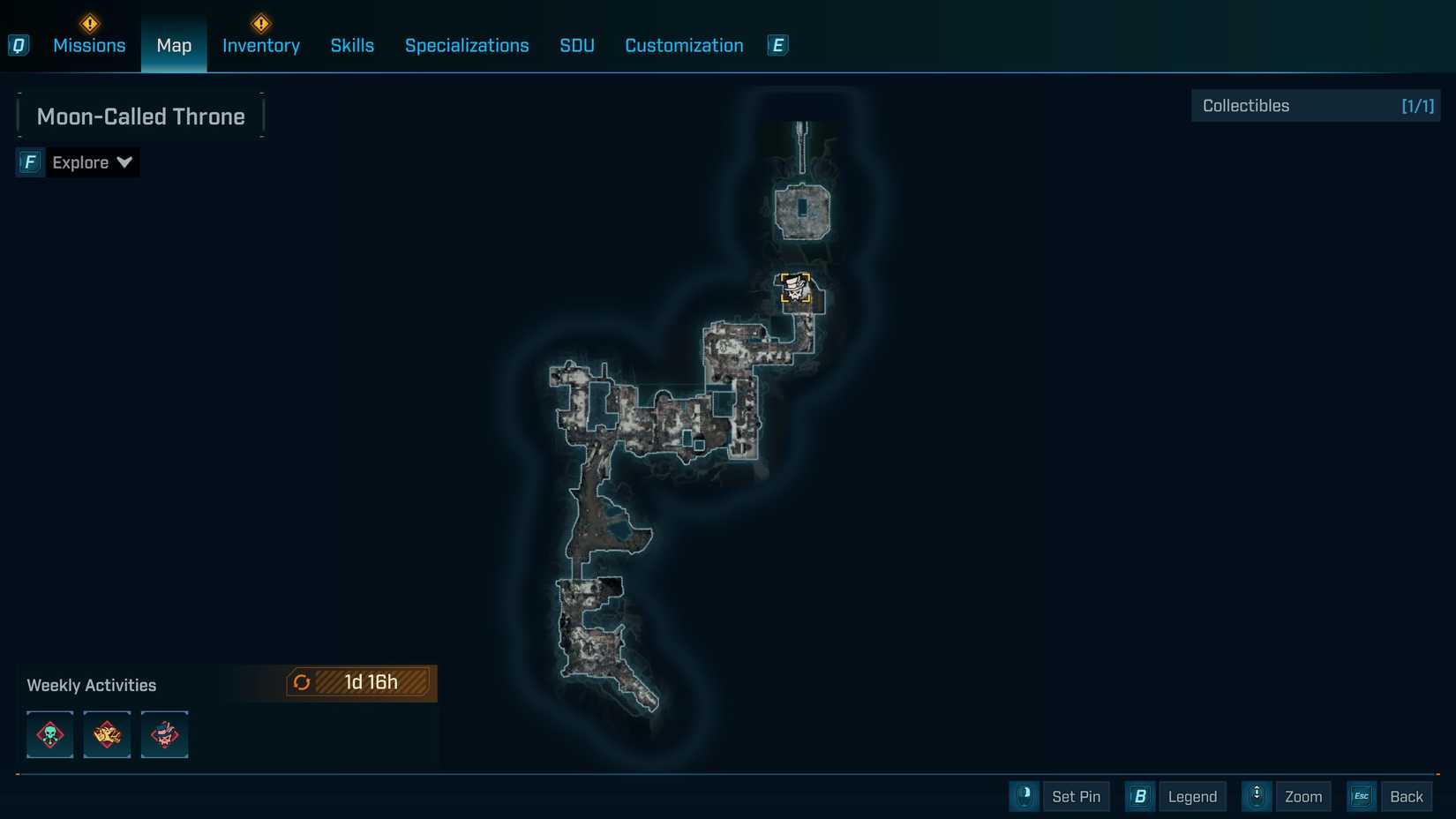Select the red skull with hat weekly activity
This screenshot has width=1456, height=819.
tap(164, 734)
